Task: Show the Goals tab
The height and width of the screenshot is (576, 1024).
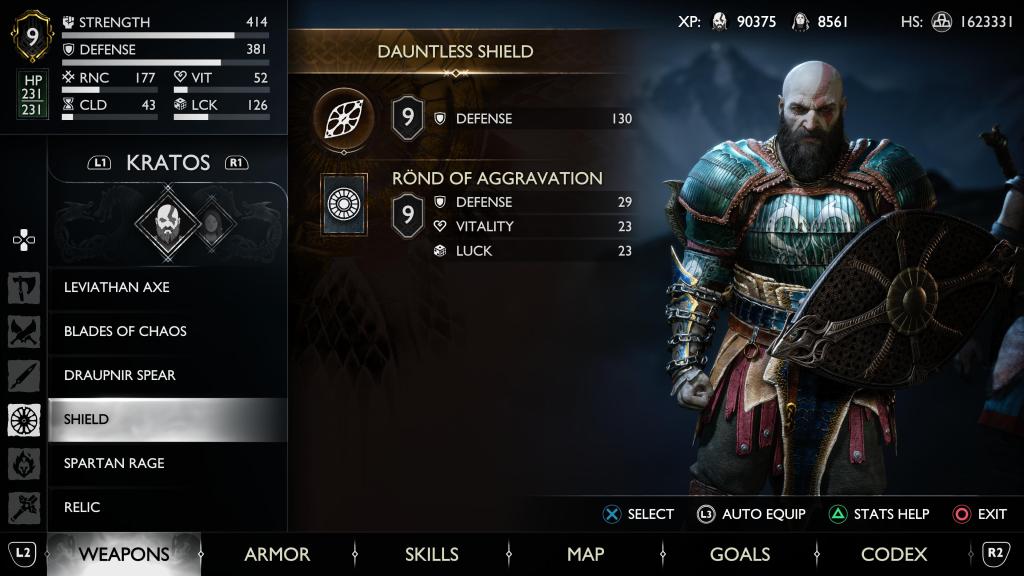Action: coord(740,554)
